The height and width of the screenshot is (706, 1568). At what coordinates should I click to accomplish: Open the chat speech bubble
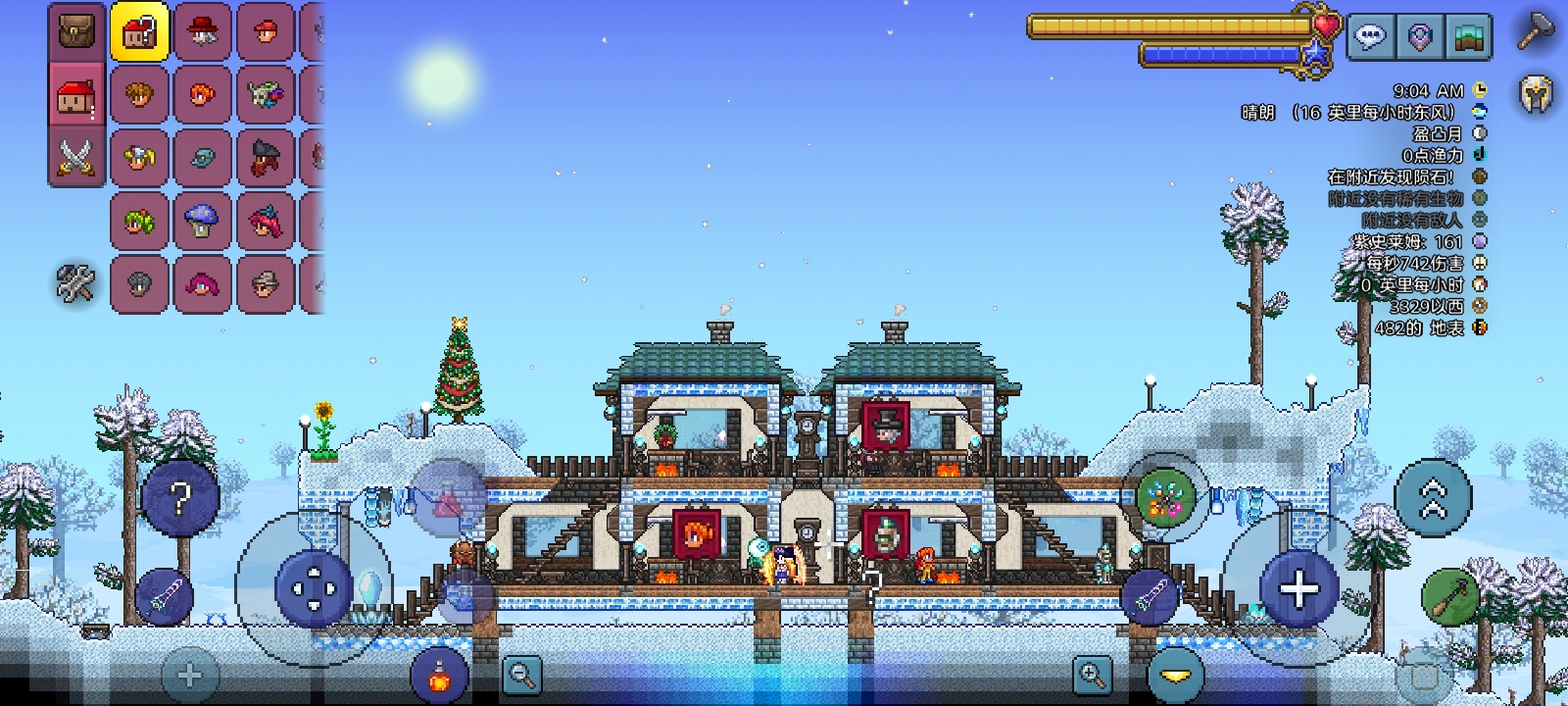click(x=1369, y=37)
